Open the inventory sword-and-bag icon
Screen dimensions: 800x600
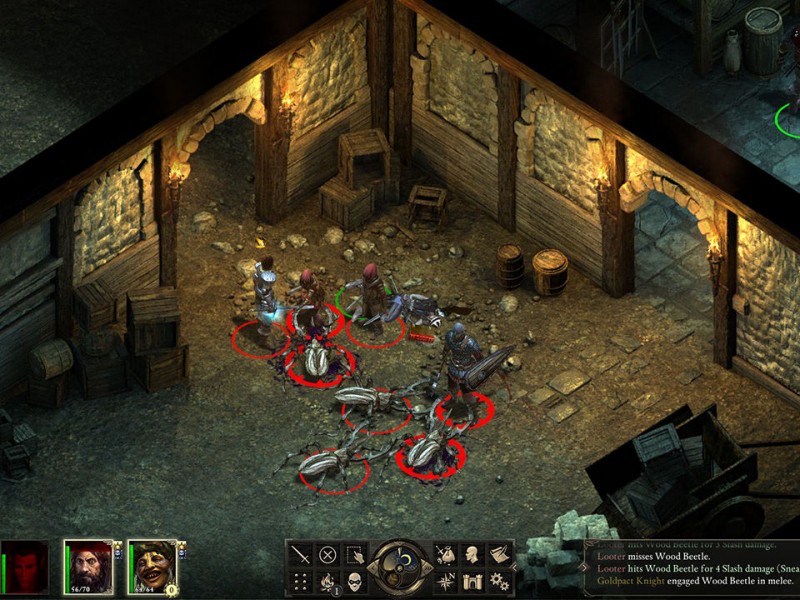pyautogui.click(x=446, y=555)
